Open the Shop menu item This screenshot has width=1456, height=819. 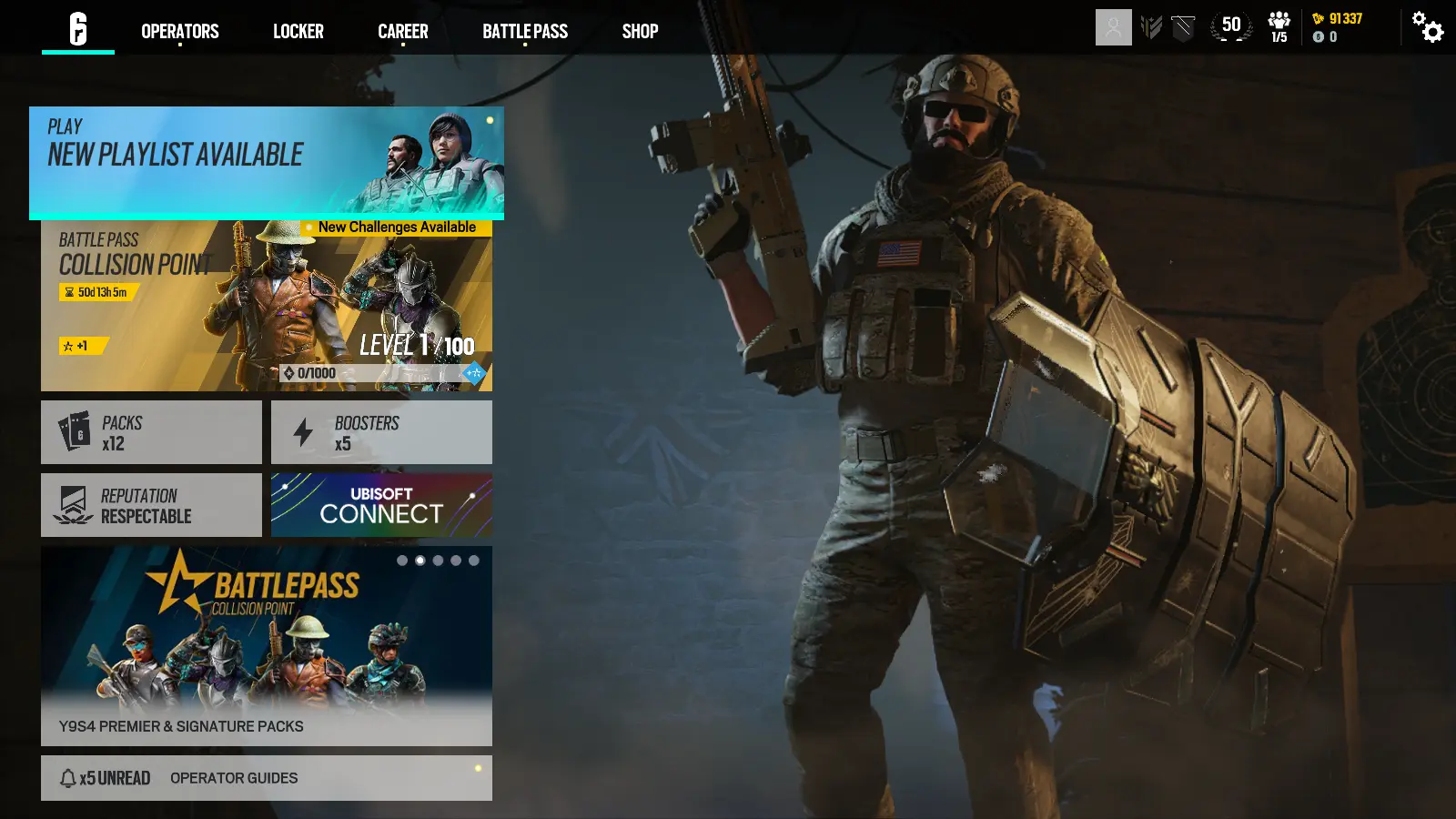(641, 31)
